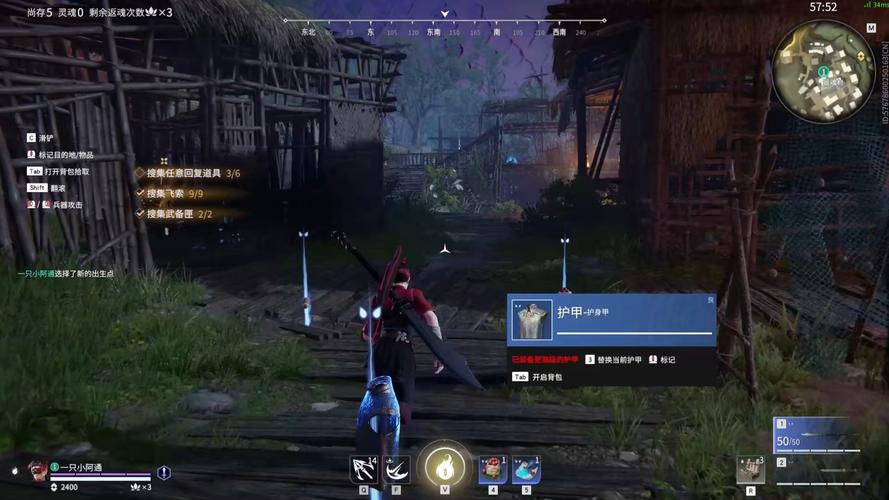The width and height of the screenshot is (889, 500).
Task: Click the M map icon above minimap
Action: pos(871,27)
